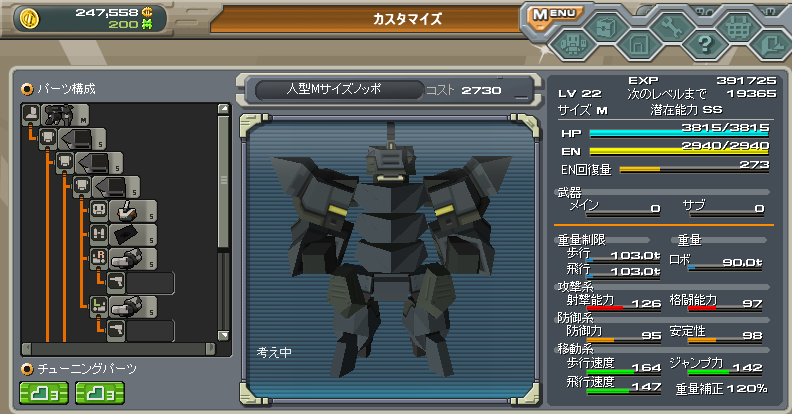Open help with the question mark icon
Image resolution: width=792 pixels, height=414 pixels.
(705, 43)
